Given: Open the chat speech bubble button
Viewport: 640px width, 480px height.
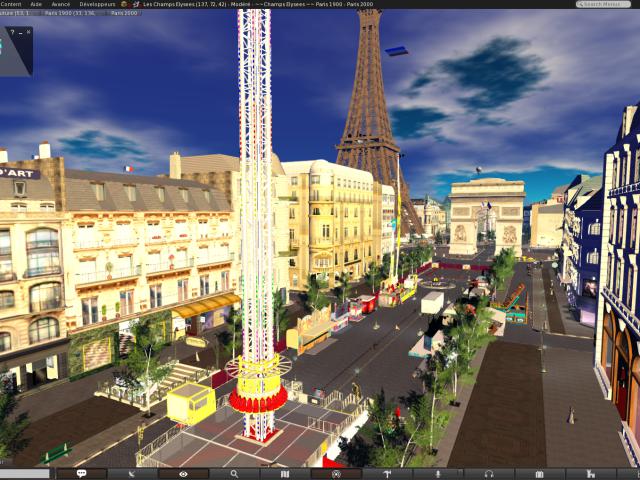Looking at the screenshot, I should 81,474.
